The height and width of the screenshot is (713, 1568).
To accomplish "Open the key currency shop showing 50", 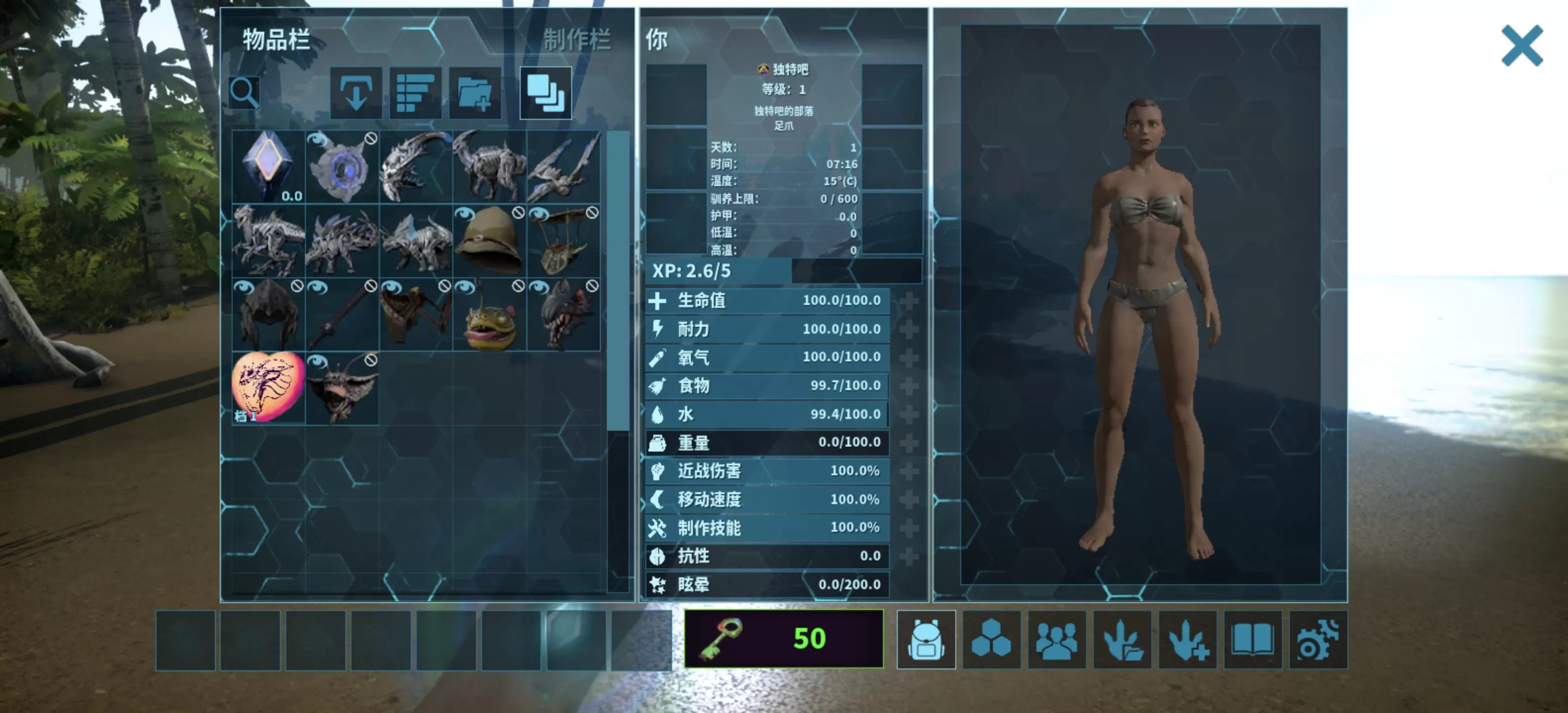I will (784, 639).
